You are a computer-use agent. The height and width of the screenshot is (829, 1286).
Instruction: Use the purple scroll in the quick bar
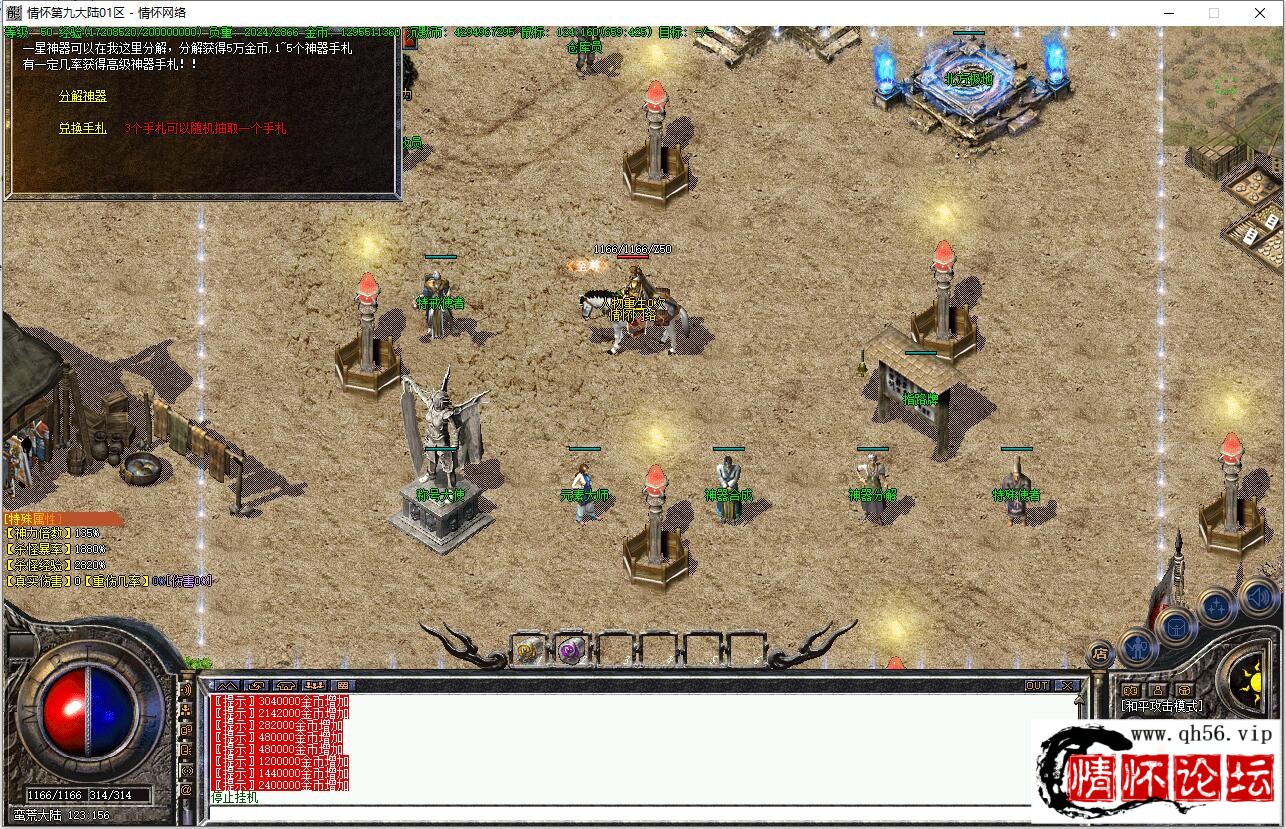point(571,650)
